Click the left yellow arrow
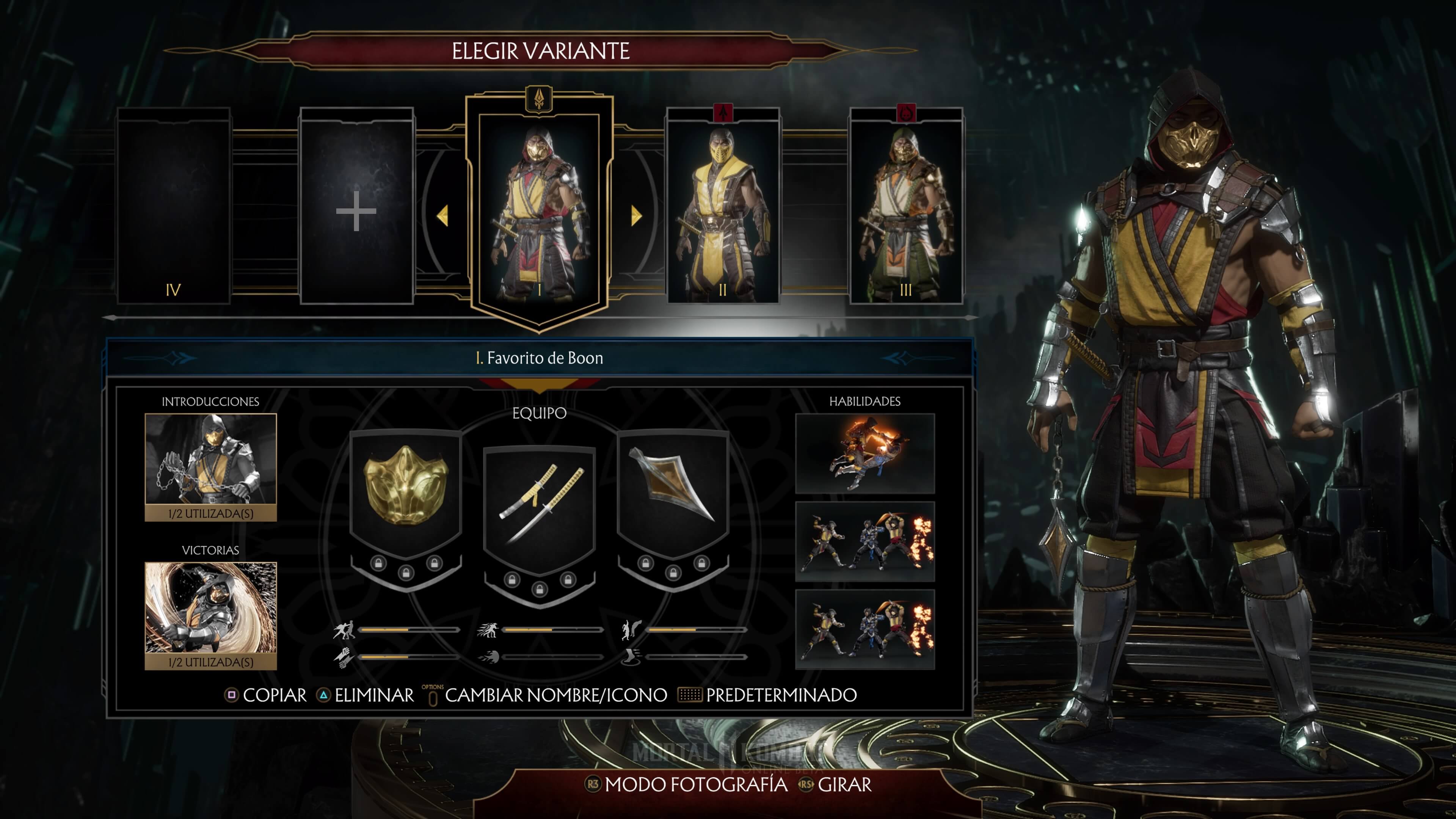Screen dimensions: 1456x819 [442, 215]
